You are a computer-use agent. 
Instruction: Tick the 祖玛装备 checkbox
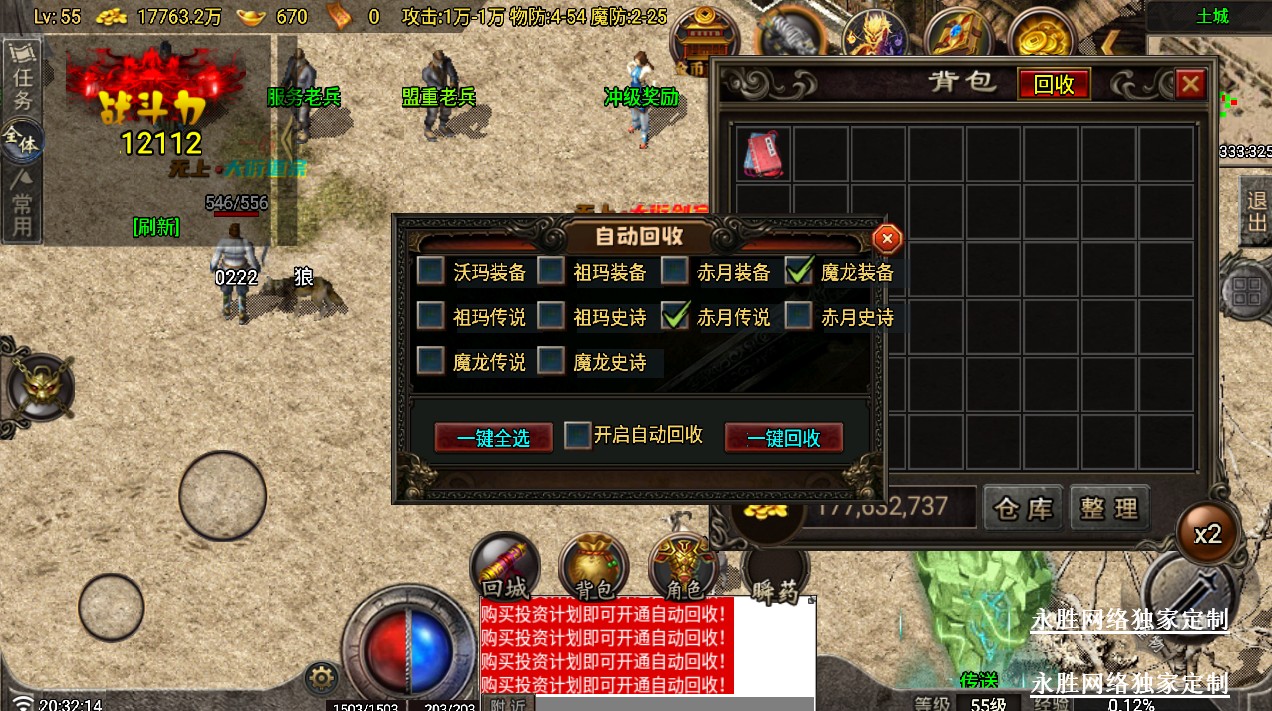[x=551, y=271]
